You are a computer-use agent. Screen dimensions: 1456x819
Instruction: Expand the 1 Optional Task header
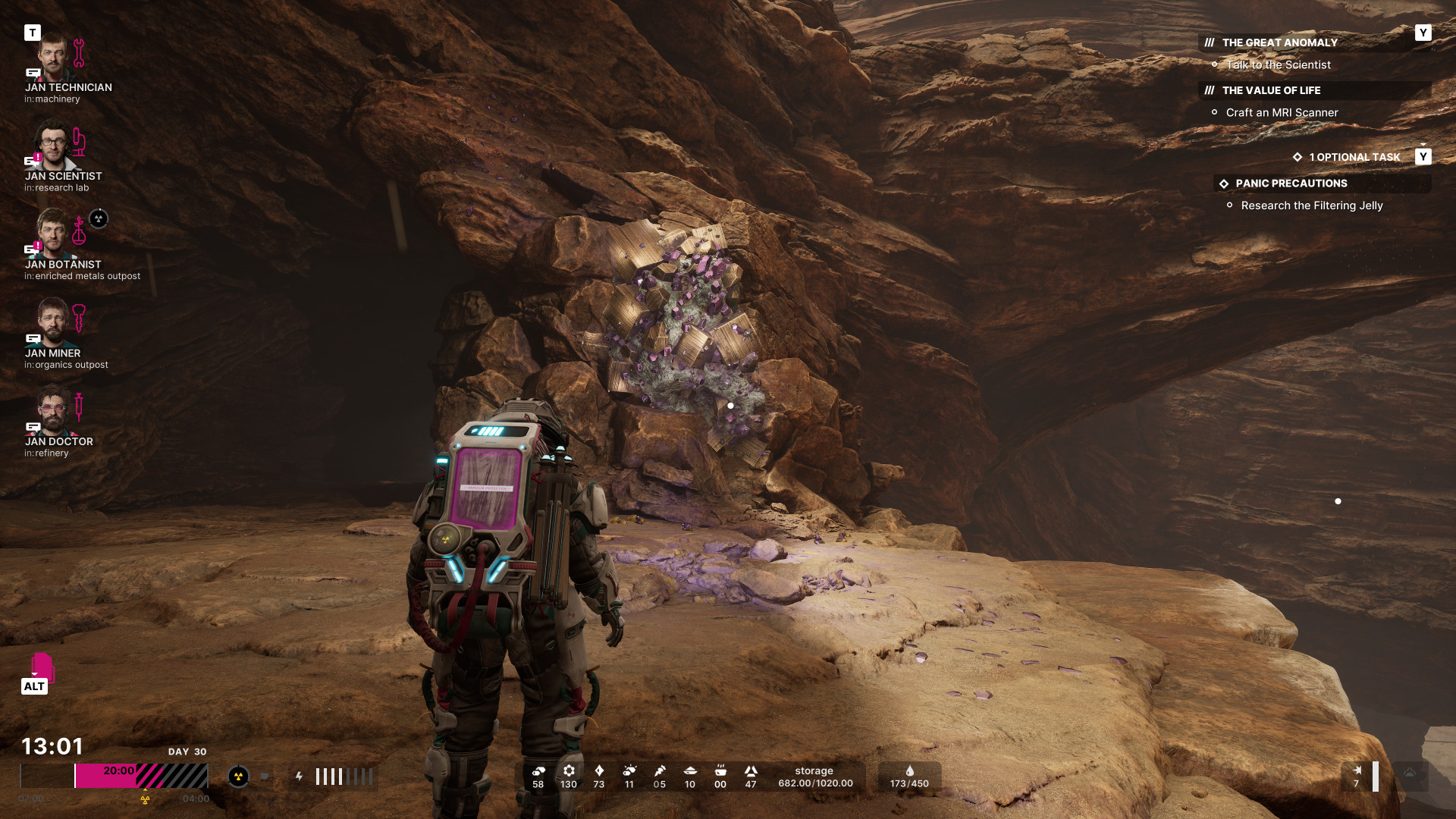(1354, 157)
